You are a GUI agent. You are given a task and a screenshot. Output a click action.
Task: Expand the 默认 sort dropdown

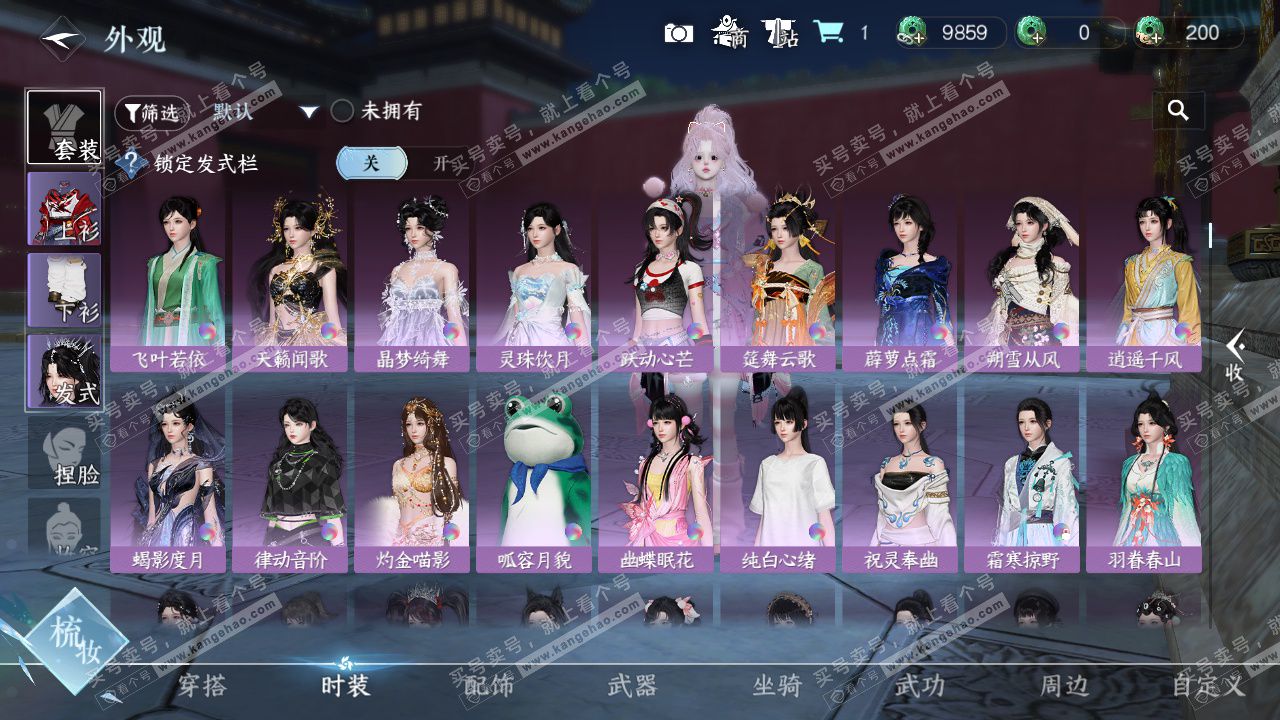[x=309, y=112]
